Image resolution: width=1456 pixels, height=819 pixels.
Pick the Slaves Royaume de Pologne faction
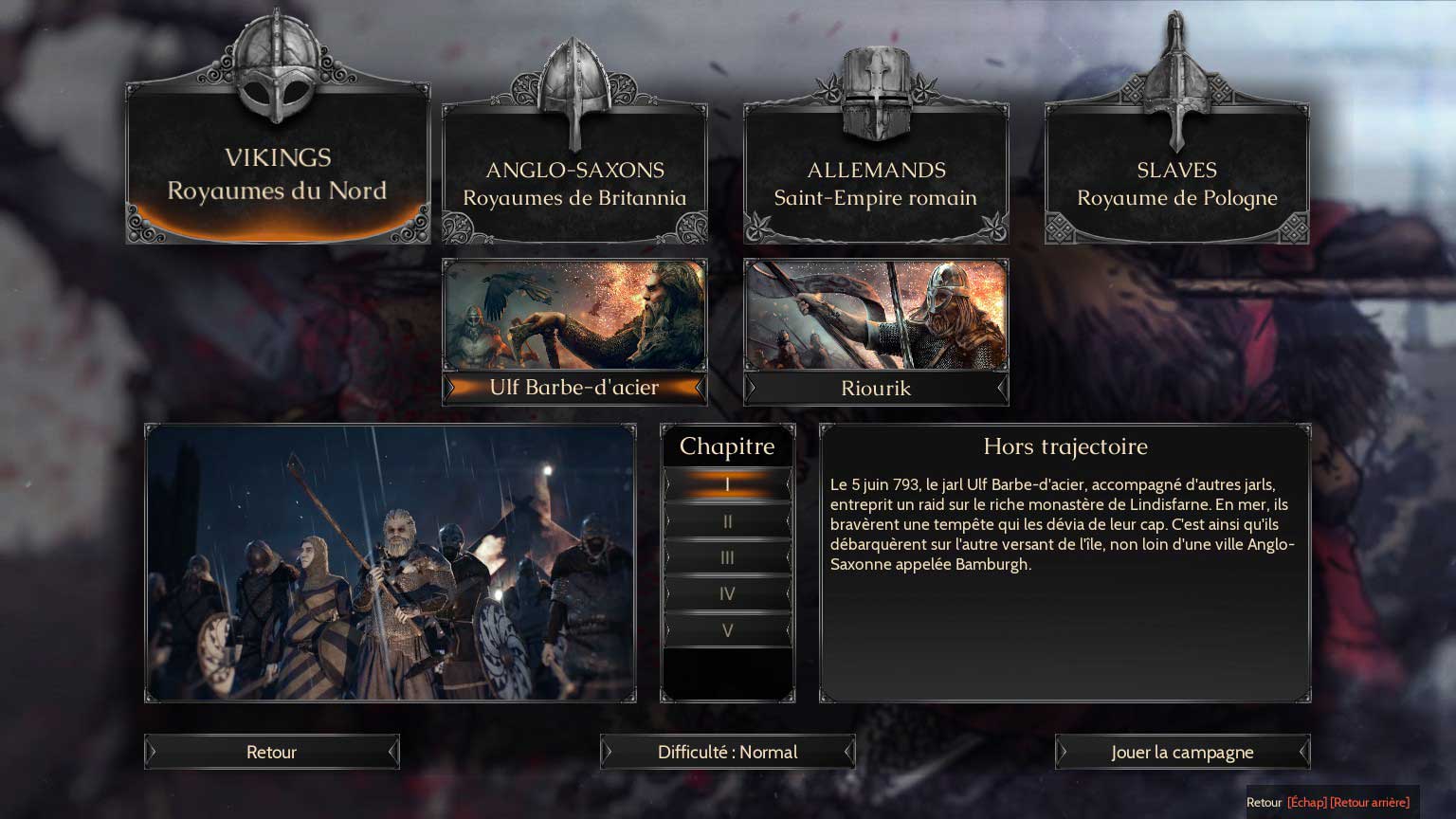tap(1176, 182)
